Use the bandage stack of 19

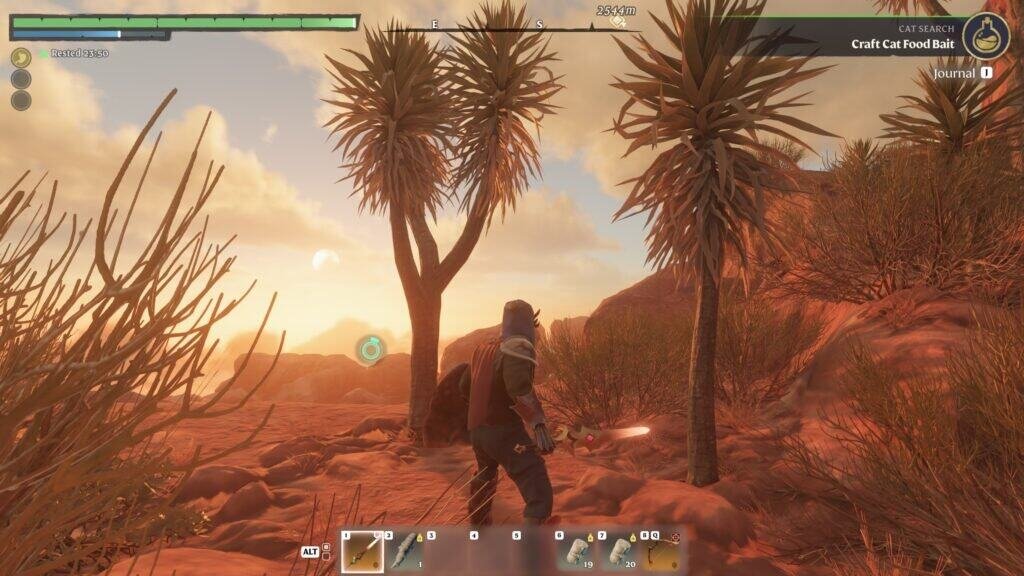coord(576,551)
